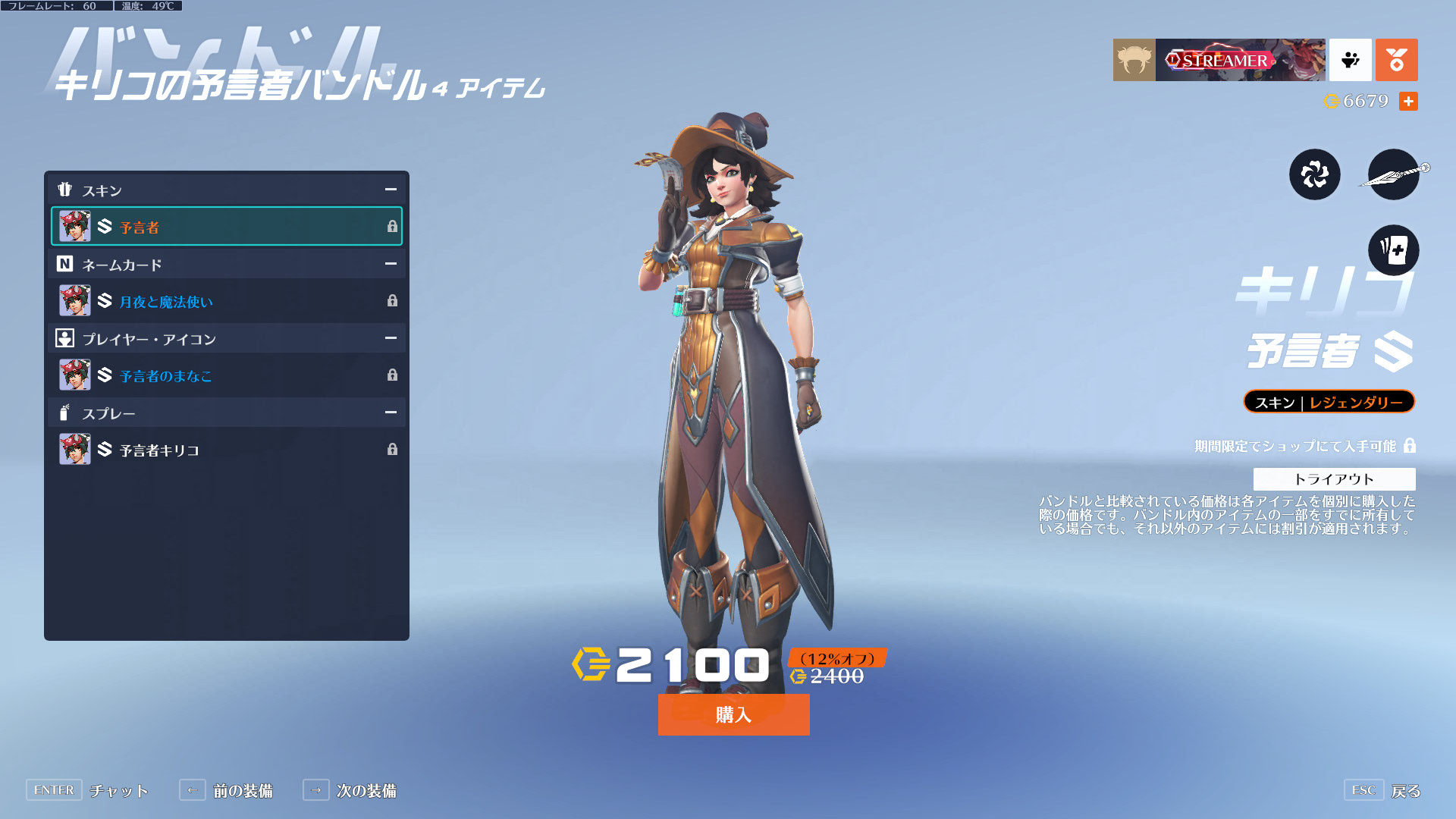The width and height of the screenshot is (1456, 819).
Task: View the ofuda cards icon preview
Action: pos(1393,250)
